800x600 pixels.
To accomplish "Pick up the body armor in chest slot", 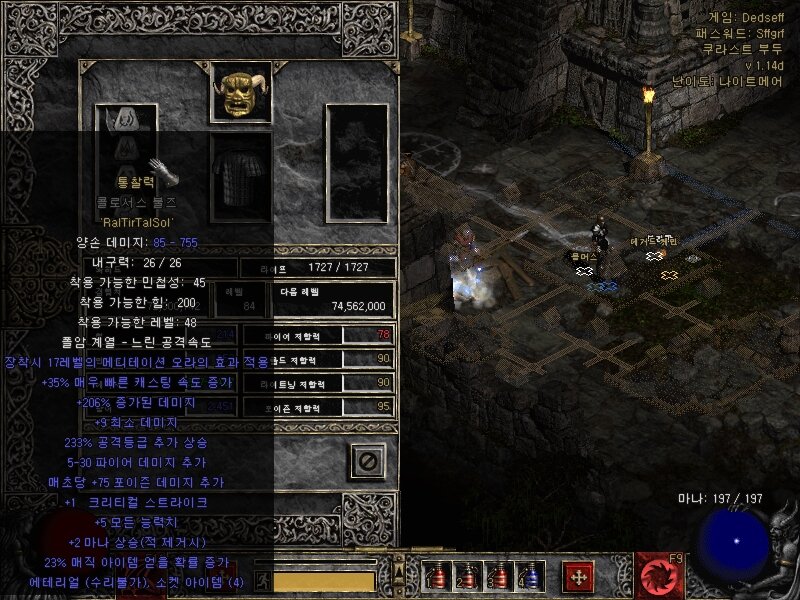I will [x=241, y=178].
